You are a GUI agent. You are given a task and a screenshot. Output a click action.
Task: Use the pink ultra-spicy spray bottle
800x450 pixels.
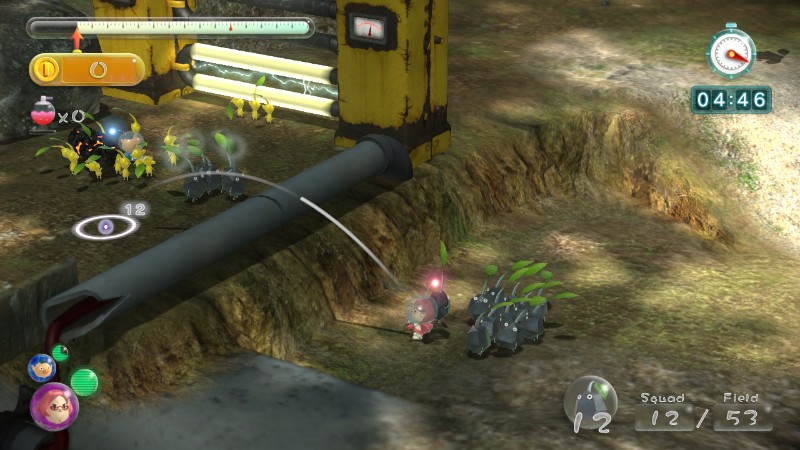(x=43, y=116)
